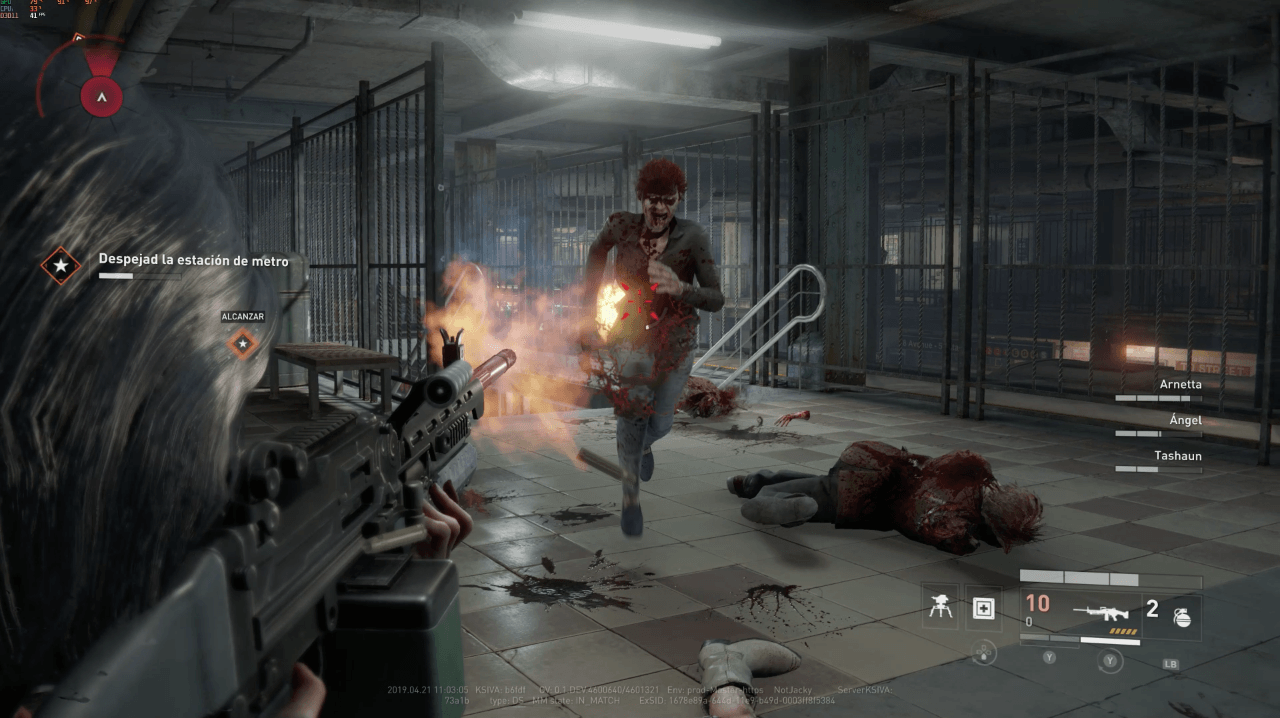Screen dimensions: 1280x718
Task: Click the star objective icon
Action: [x=61, y=266]
